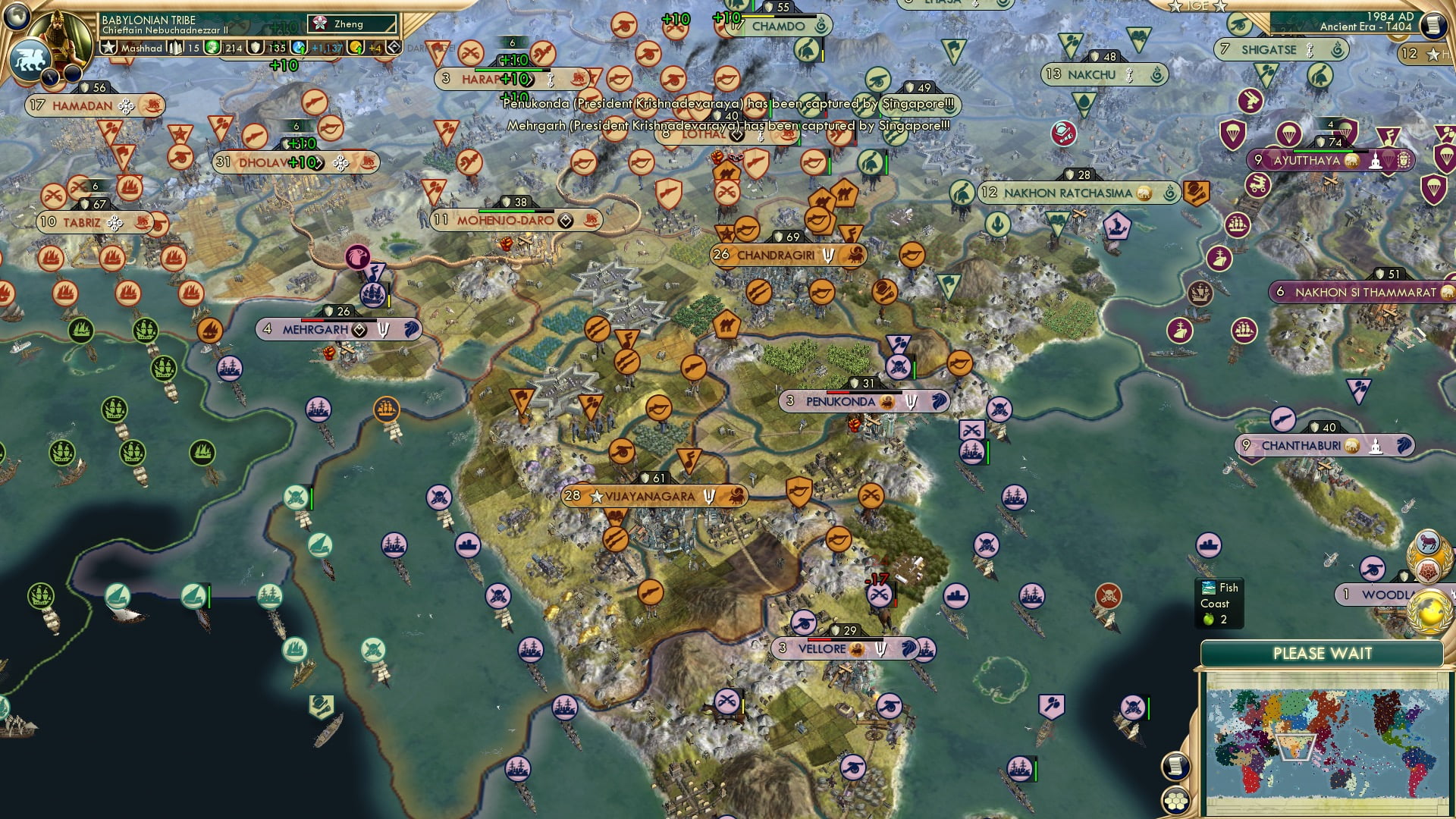Screen dimensions: 1456x819
Task: Click the winged lion emblem top-left
Action: pyautogui.click(x=31, y=59)
